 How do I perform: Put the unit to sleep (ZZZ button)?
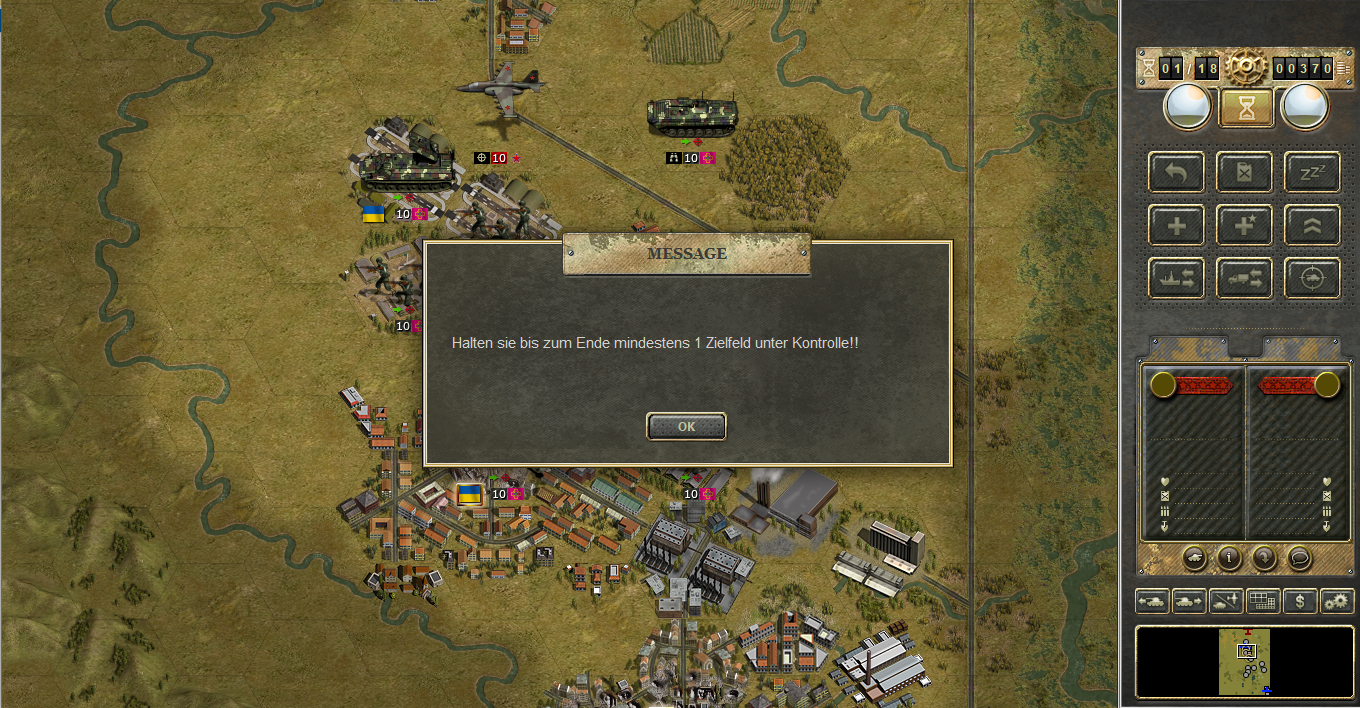tap(1312, 173)
